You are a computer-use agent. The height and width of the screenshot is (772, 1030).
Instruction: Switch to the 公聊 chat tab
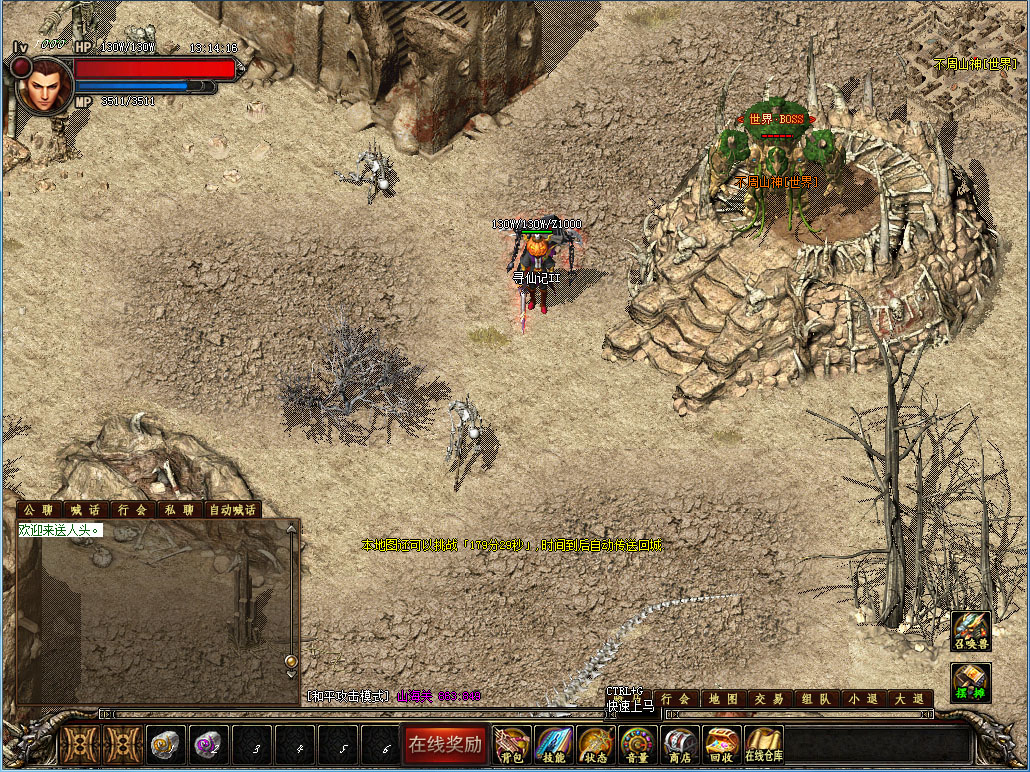click(40, 510)
